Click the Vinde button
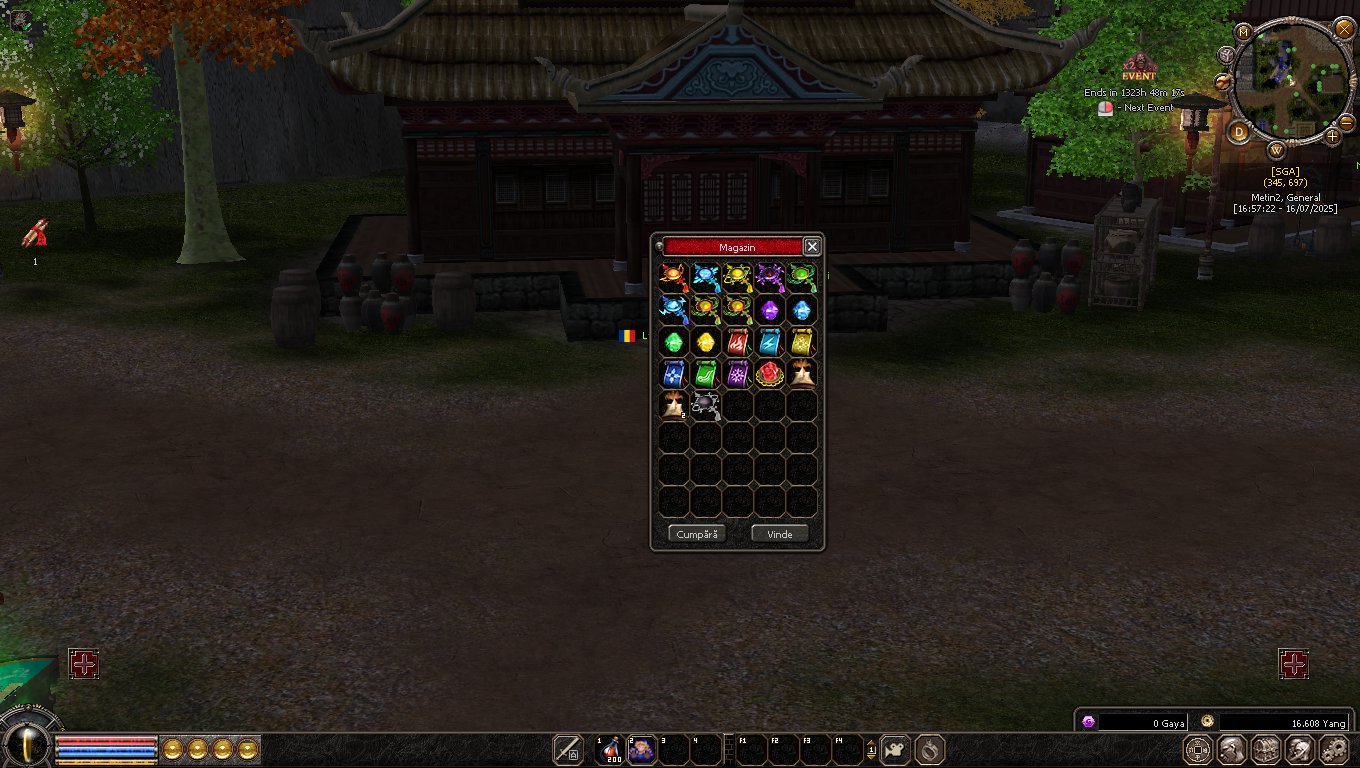The image size is (1360, 768). tap(780, 534)
